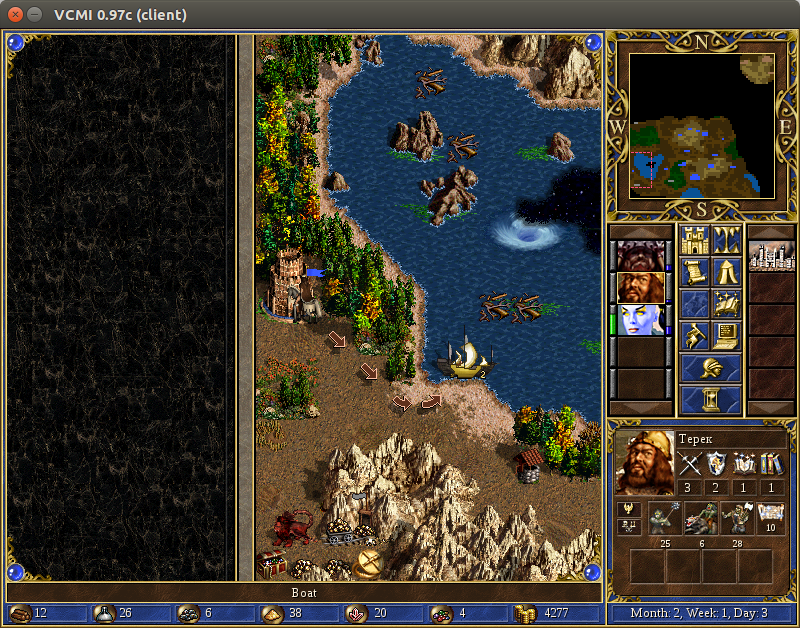Toggle the underground/surface view button

(x=726, y=240)
